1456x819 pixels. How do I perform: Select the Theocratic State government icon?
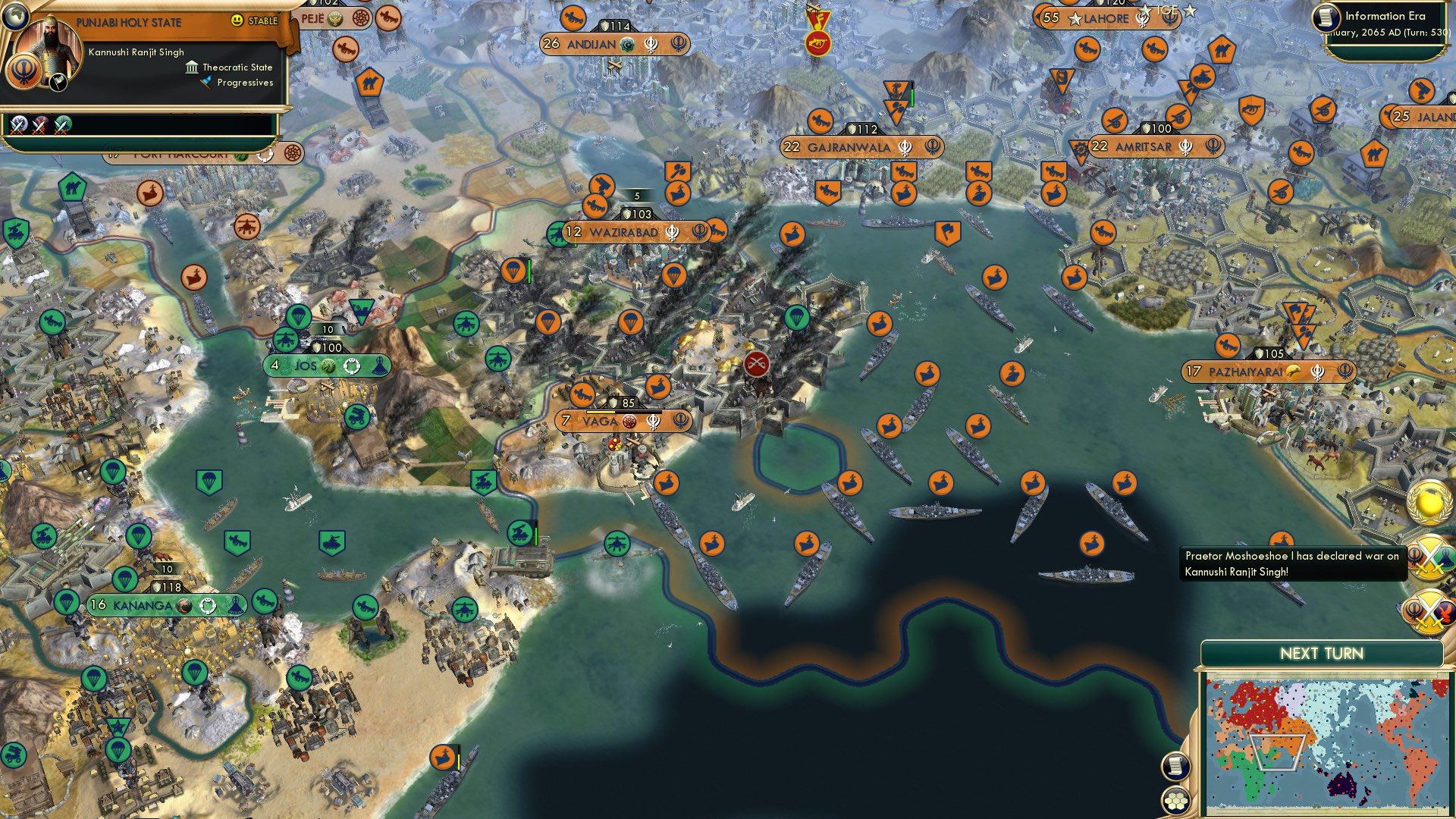pyautogui.click(x=192, y=67)
